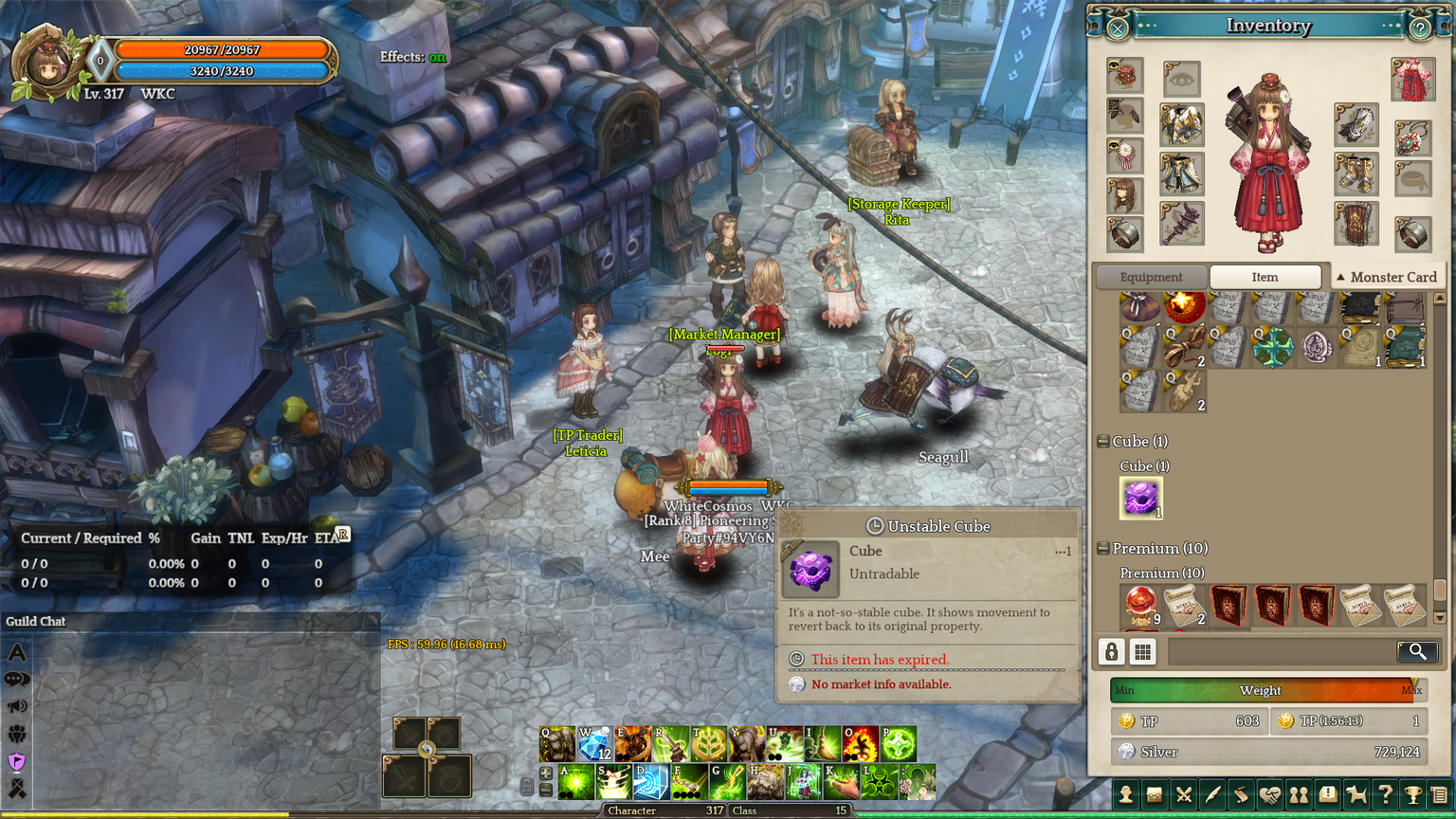Click the inventory search magnifier button

point(1417,651)
